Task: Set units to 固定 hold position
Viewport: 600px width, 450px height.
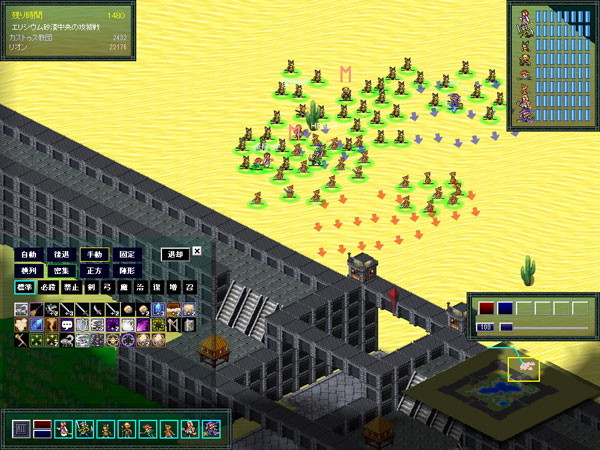Action: pyautogui.click(x=127, y=254)
